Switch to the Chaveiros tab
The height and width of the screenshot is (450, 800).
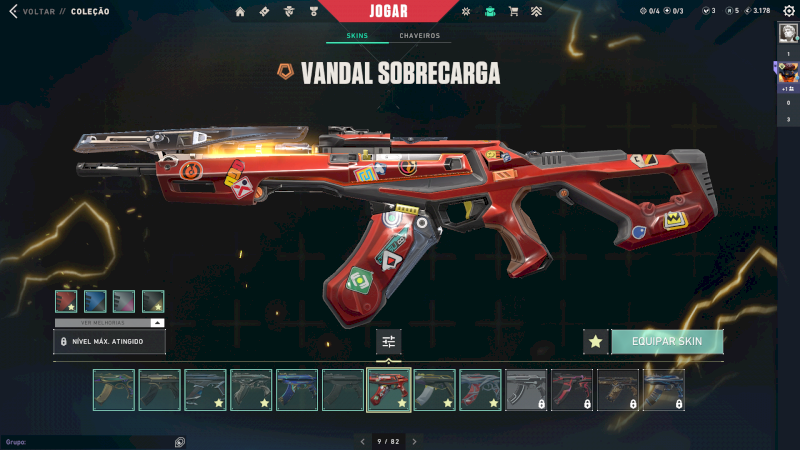tap(419, 36)
